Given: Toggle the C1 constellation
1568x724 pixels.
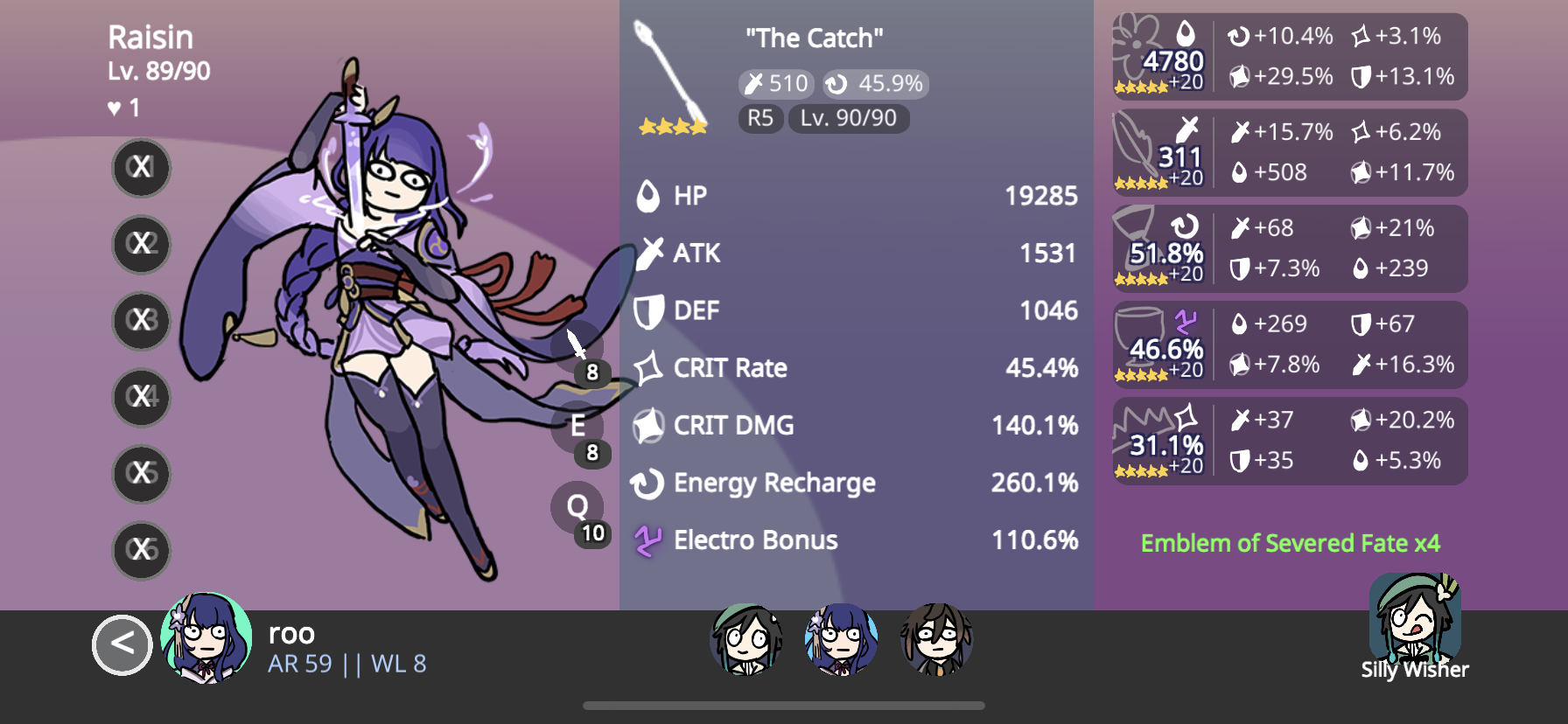Looking at the screenshot, I should click(x=140, y=168).
